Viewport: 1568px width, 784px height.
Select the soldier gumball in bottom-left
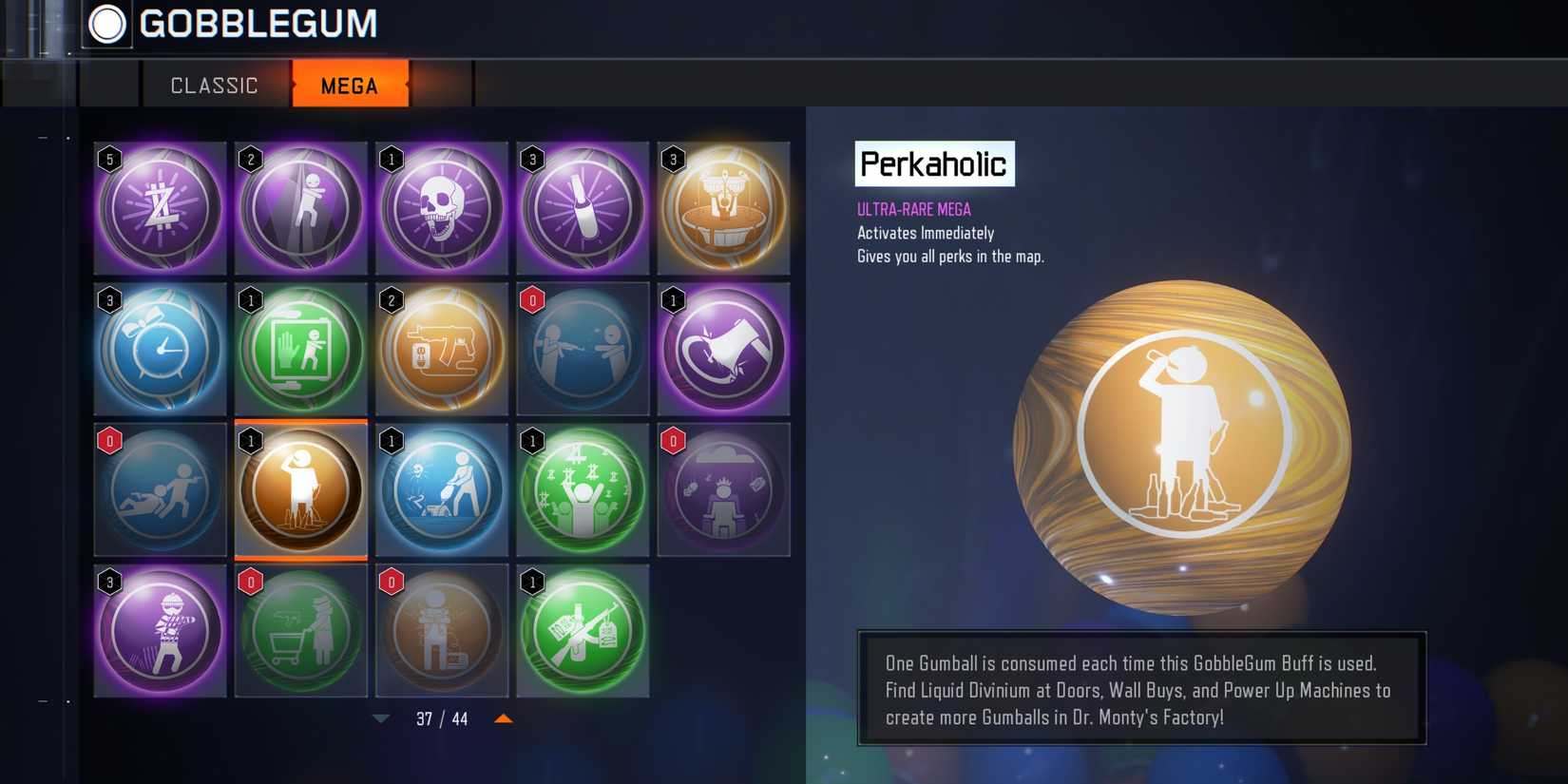pos(160,630)
